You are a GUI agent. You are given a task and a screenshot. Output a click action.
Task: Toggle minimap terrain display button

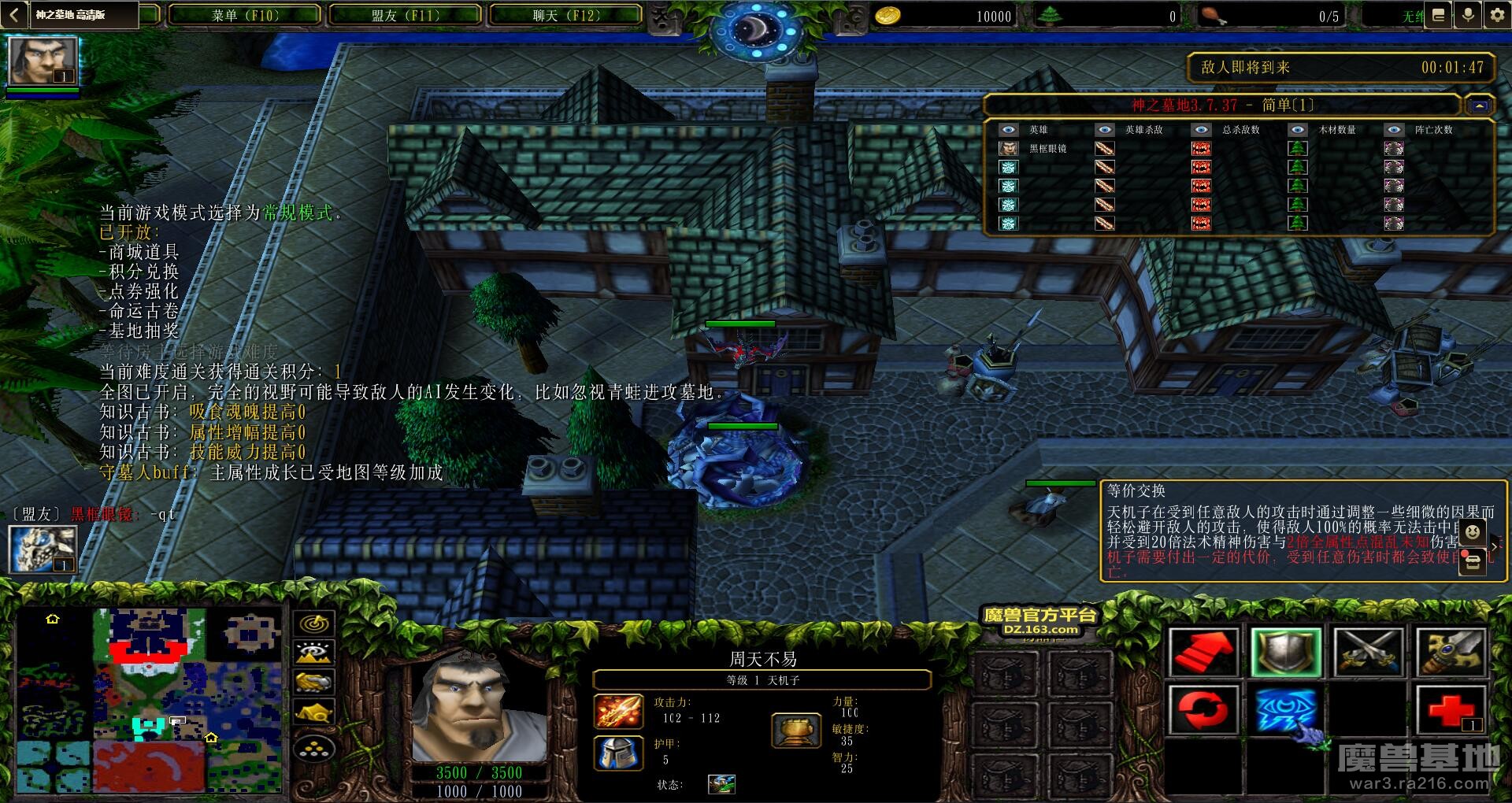[x=314, y=653]
